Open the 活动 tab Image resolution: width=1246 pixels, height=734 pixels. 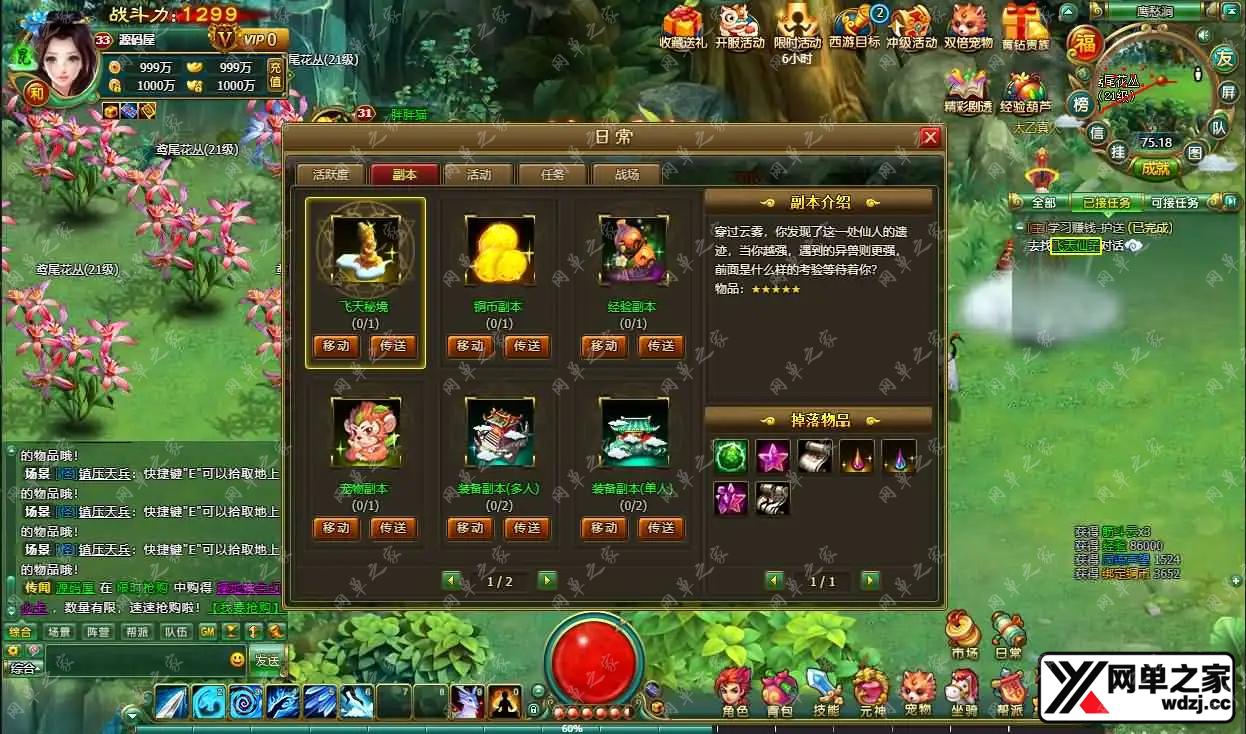coord(479,174)
